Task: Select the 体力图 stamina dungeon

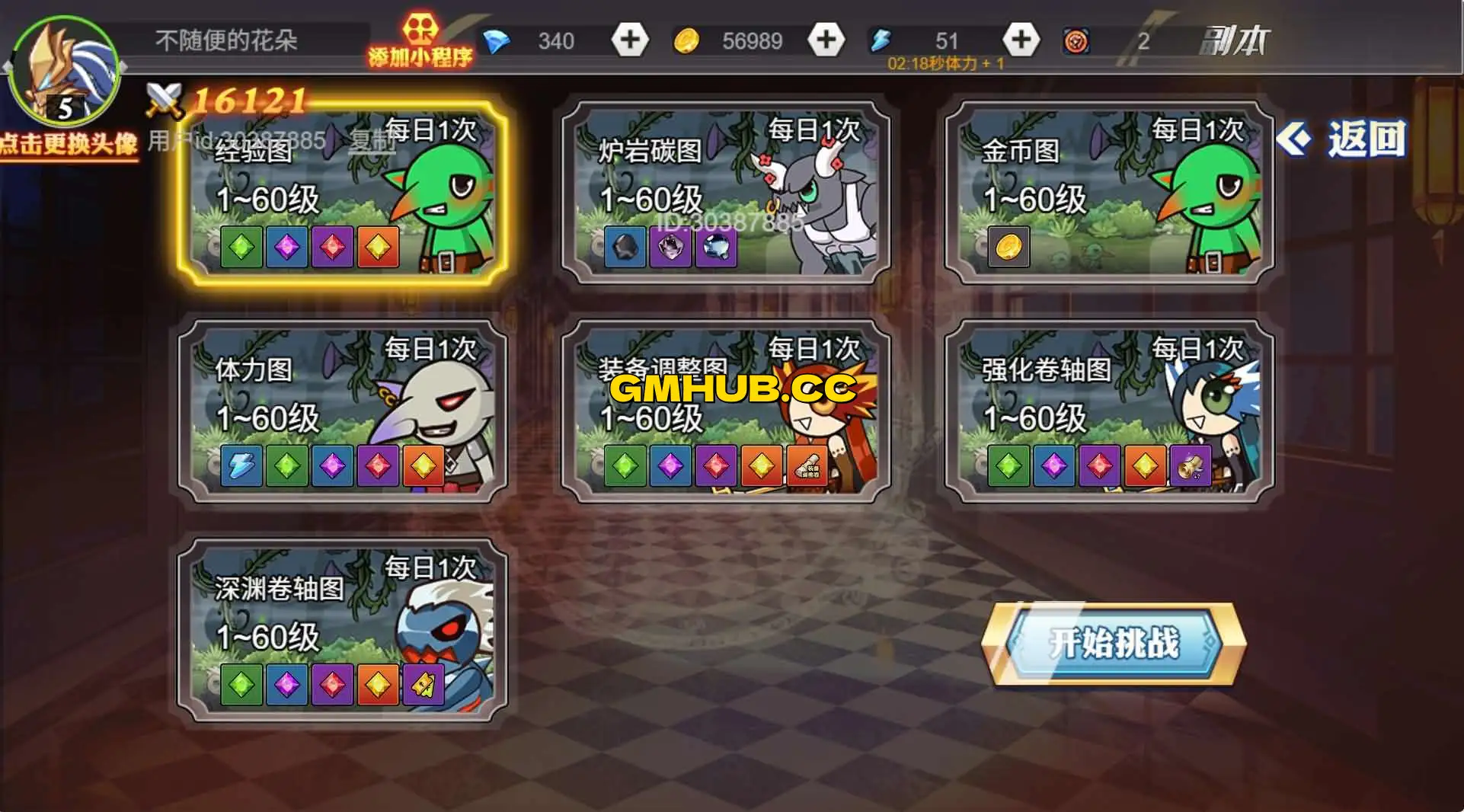Action: (342, 412)
